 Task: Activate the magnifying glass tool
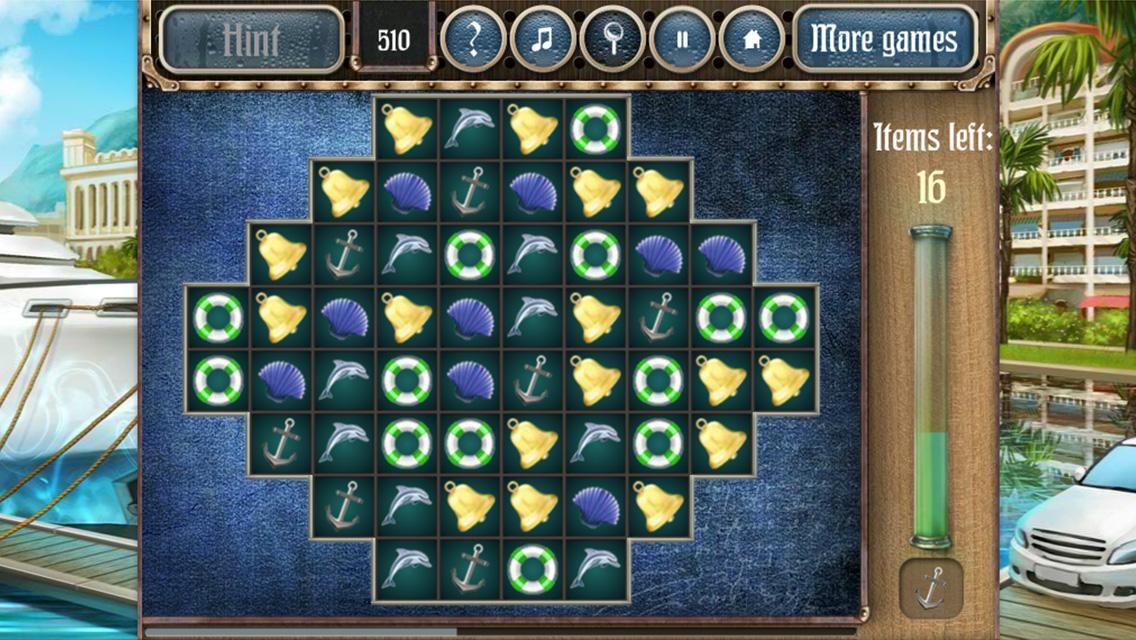[612, 40]
